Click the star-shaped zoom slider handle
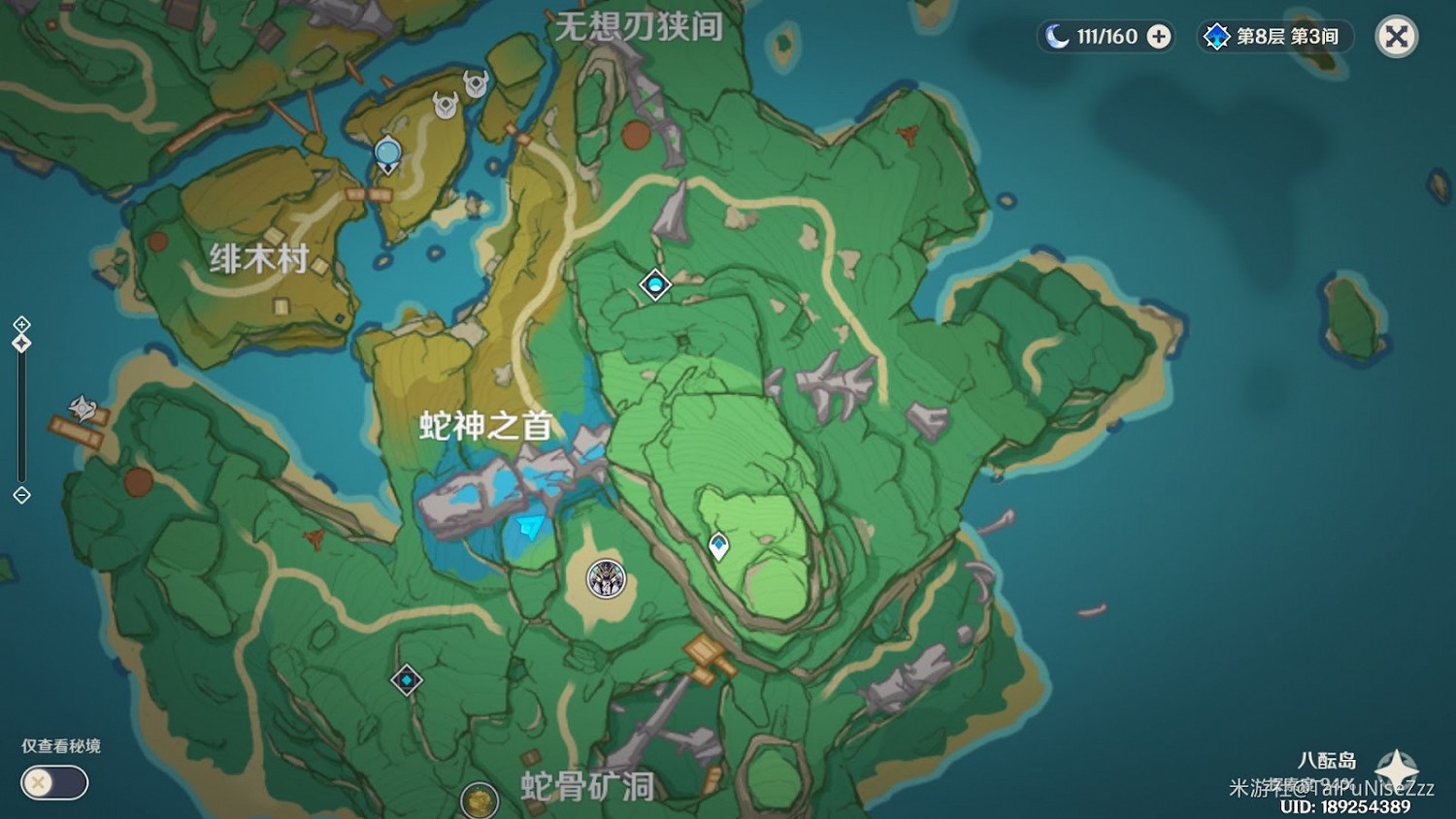This screenshot has width=1456, height=819. tap(19, 341)
